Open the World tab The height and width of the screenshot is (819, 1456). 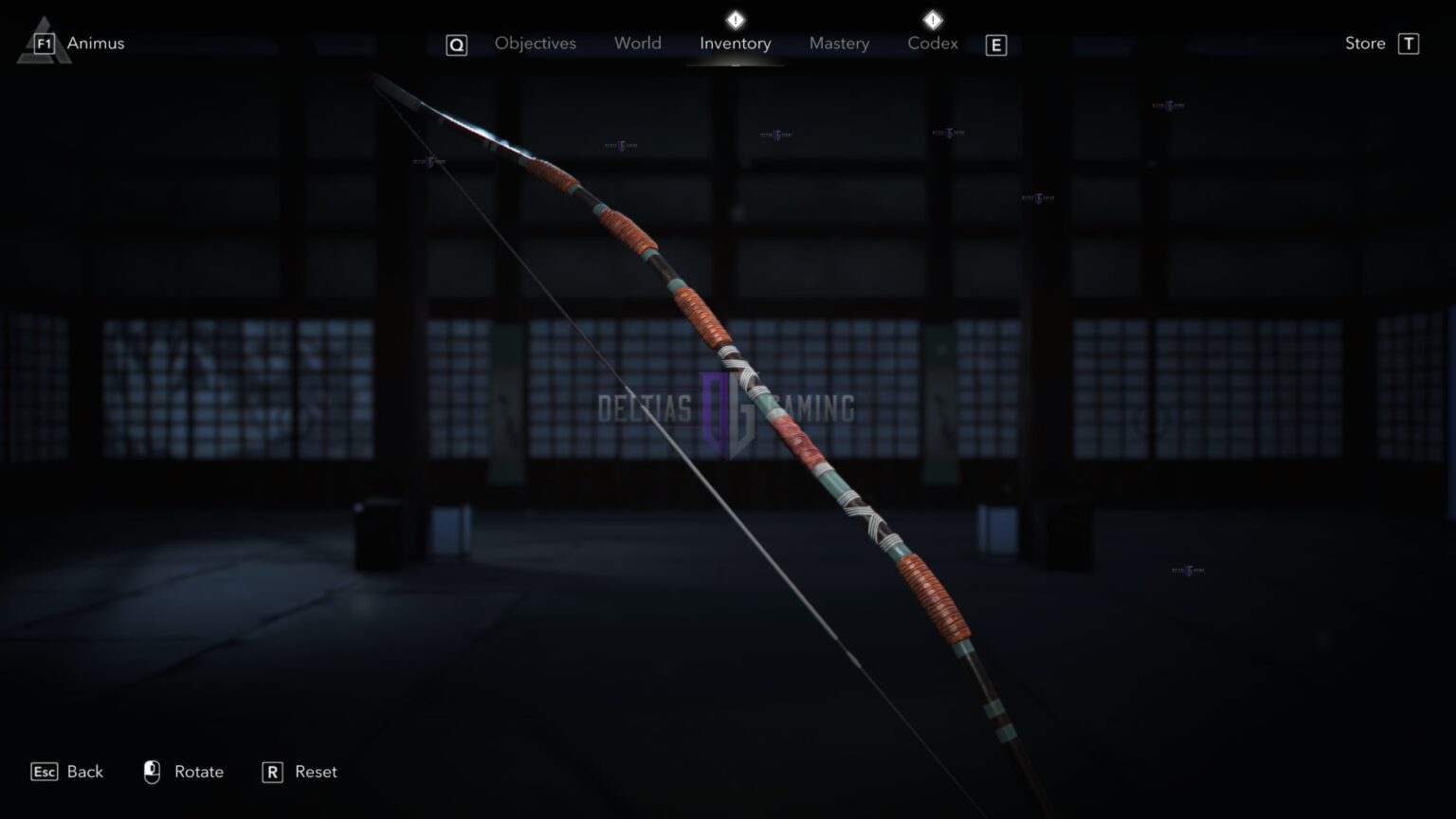pyautogui.click(x=637, y=43)
